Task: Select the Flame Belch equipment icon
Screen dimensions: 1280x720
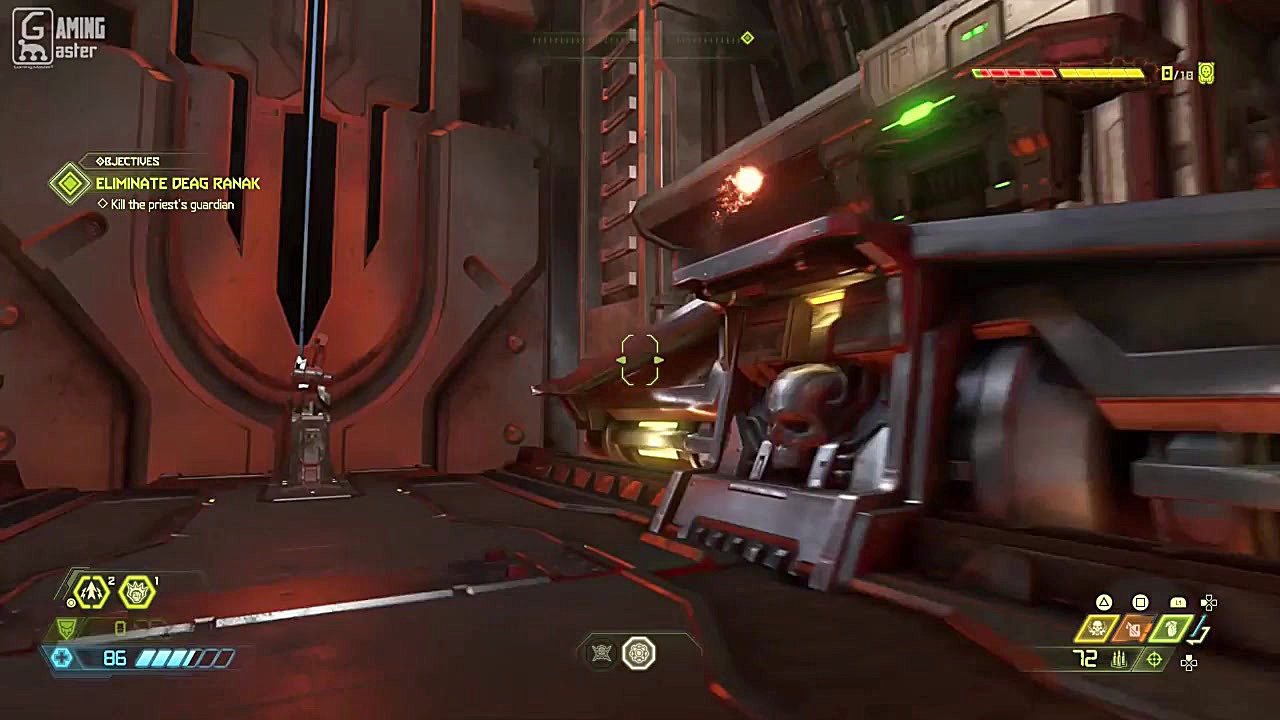Action: tap(1134, 630)
